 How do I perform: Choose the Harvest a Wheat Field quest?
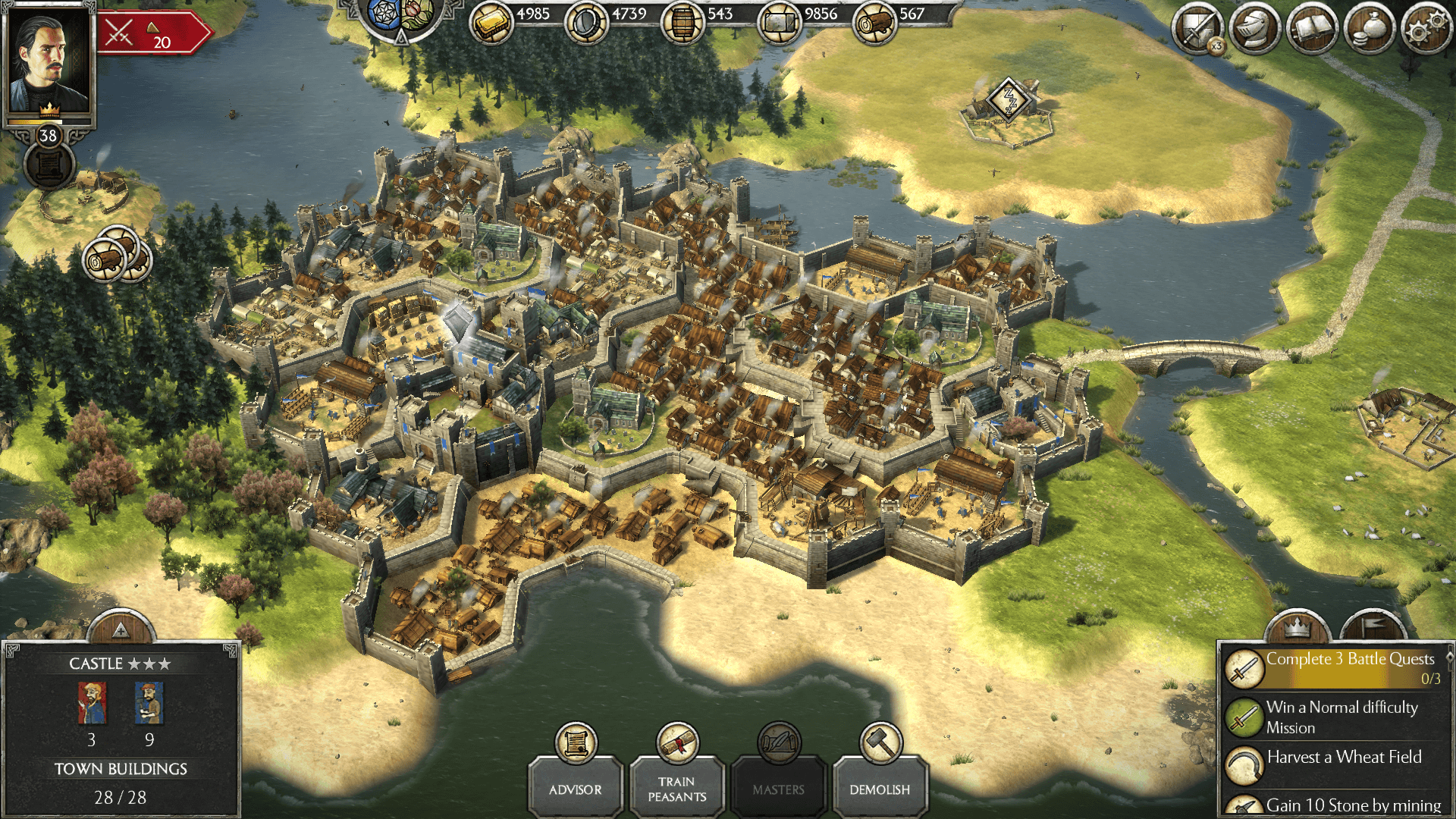[1335, 758]
